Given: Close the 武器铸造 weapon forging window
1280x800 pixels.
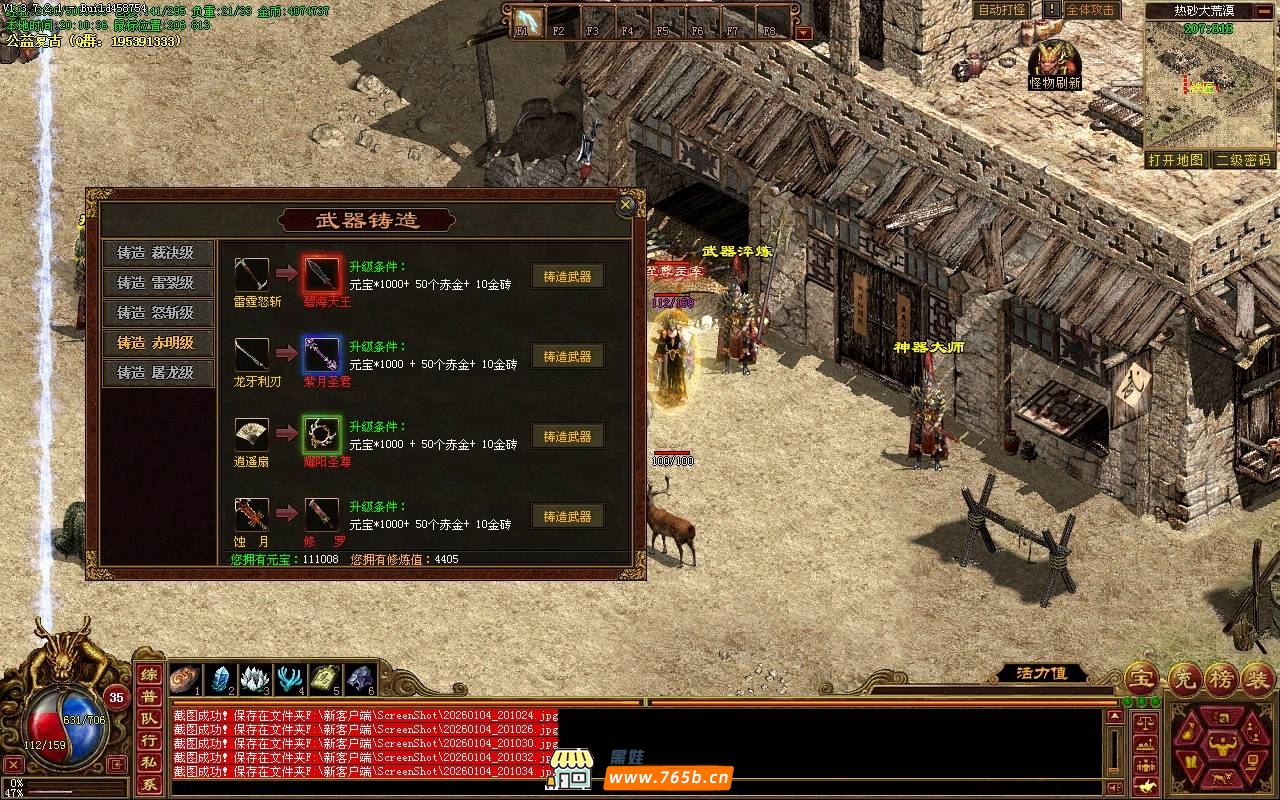Looking at the screenshot, I should point(626,205).
